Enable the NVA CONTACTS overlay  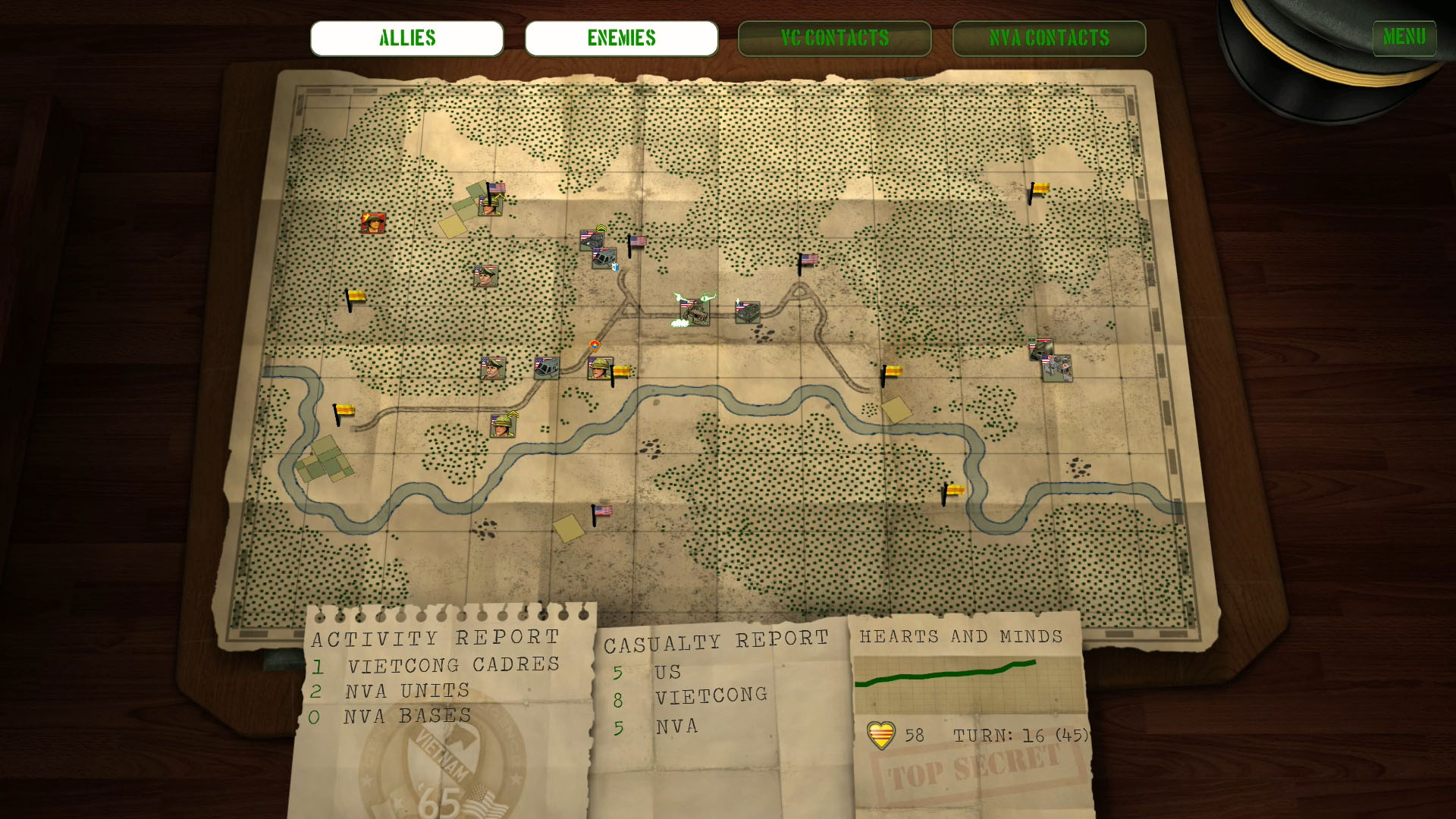[1049, 38]
